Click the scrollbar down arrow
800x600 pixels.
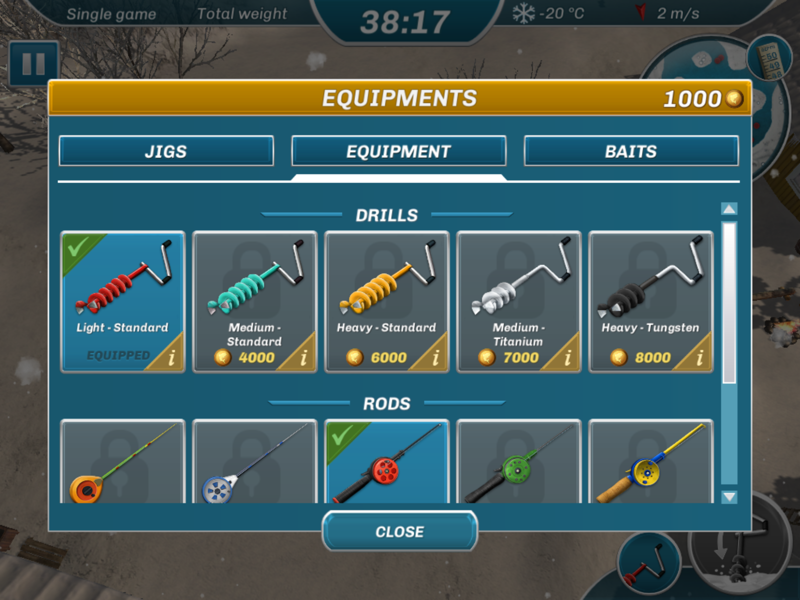point(729,497)
